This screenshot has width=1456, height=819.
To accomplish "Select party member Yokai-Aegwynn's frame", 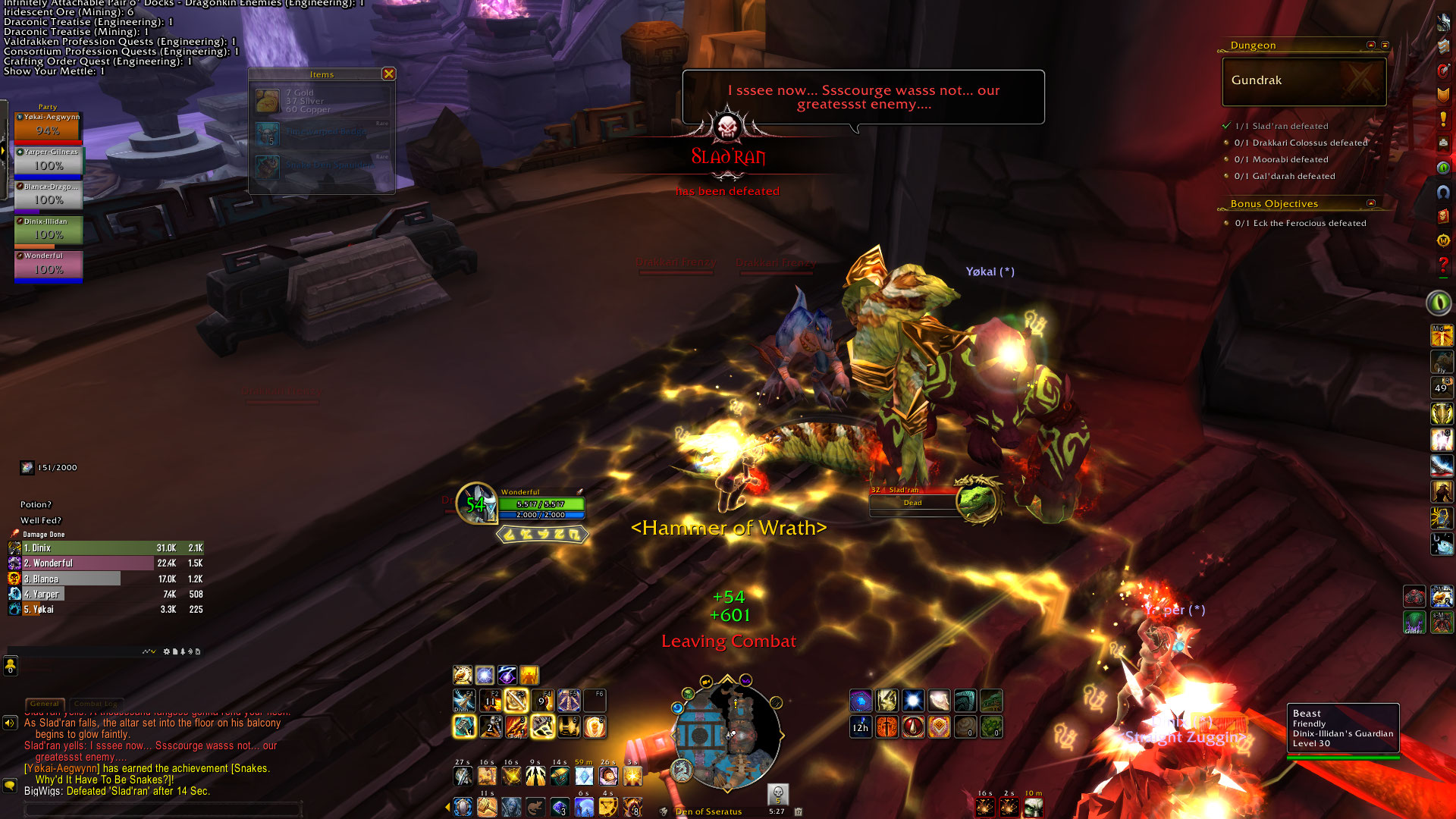I will click(x=48, y=127).
